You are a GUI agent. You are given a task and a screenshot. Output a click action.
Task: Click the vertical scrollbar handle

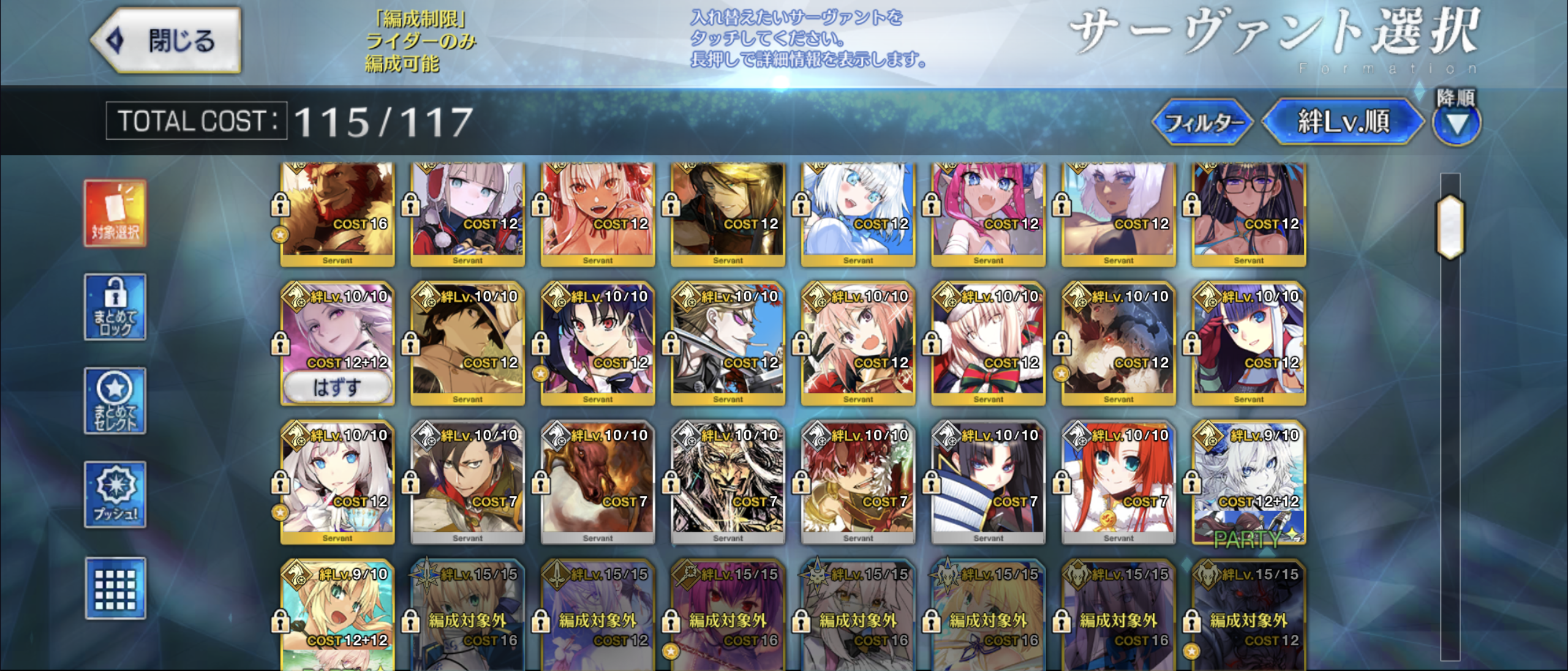[x=1450, y=227]
